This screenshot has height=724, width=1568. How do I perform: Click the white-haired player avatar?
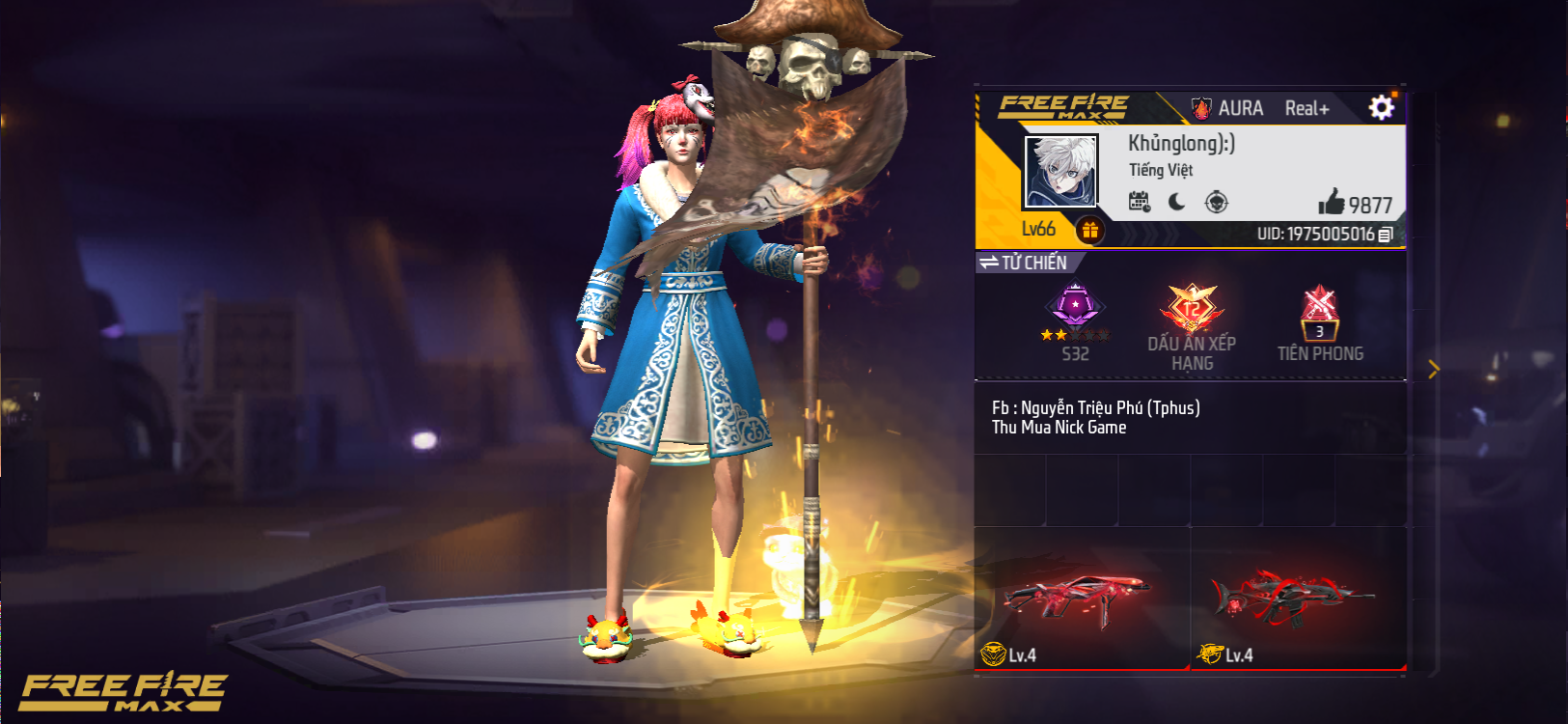pos(1059,172)
